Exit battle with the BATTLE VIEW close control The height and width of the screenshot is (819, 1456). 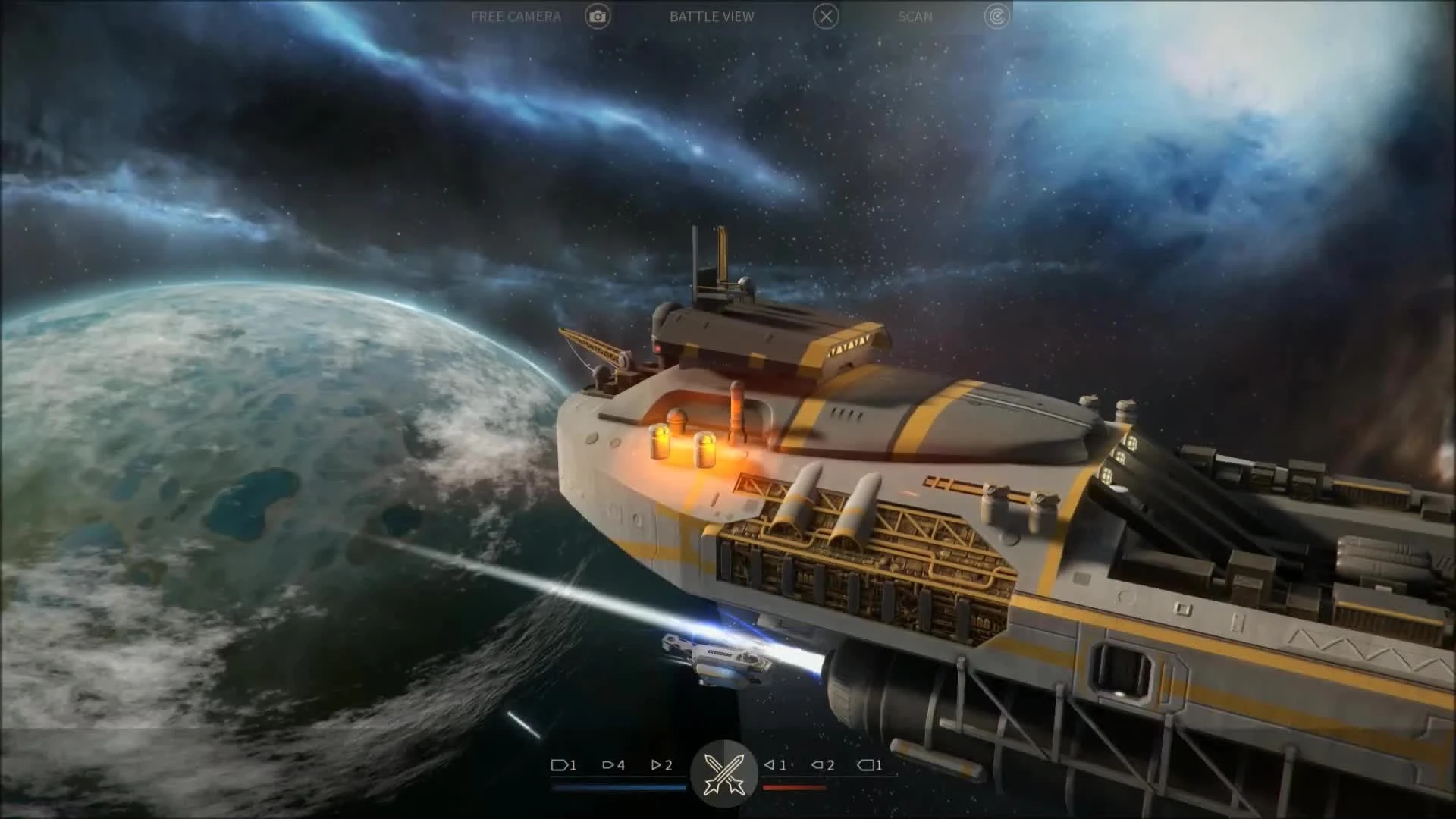(x=826, y=17)
